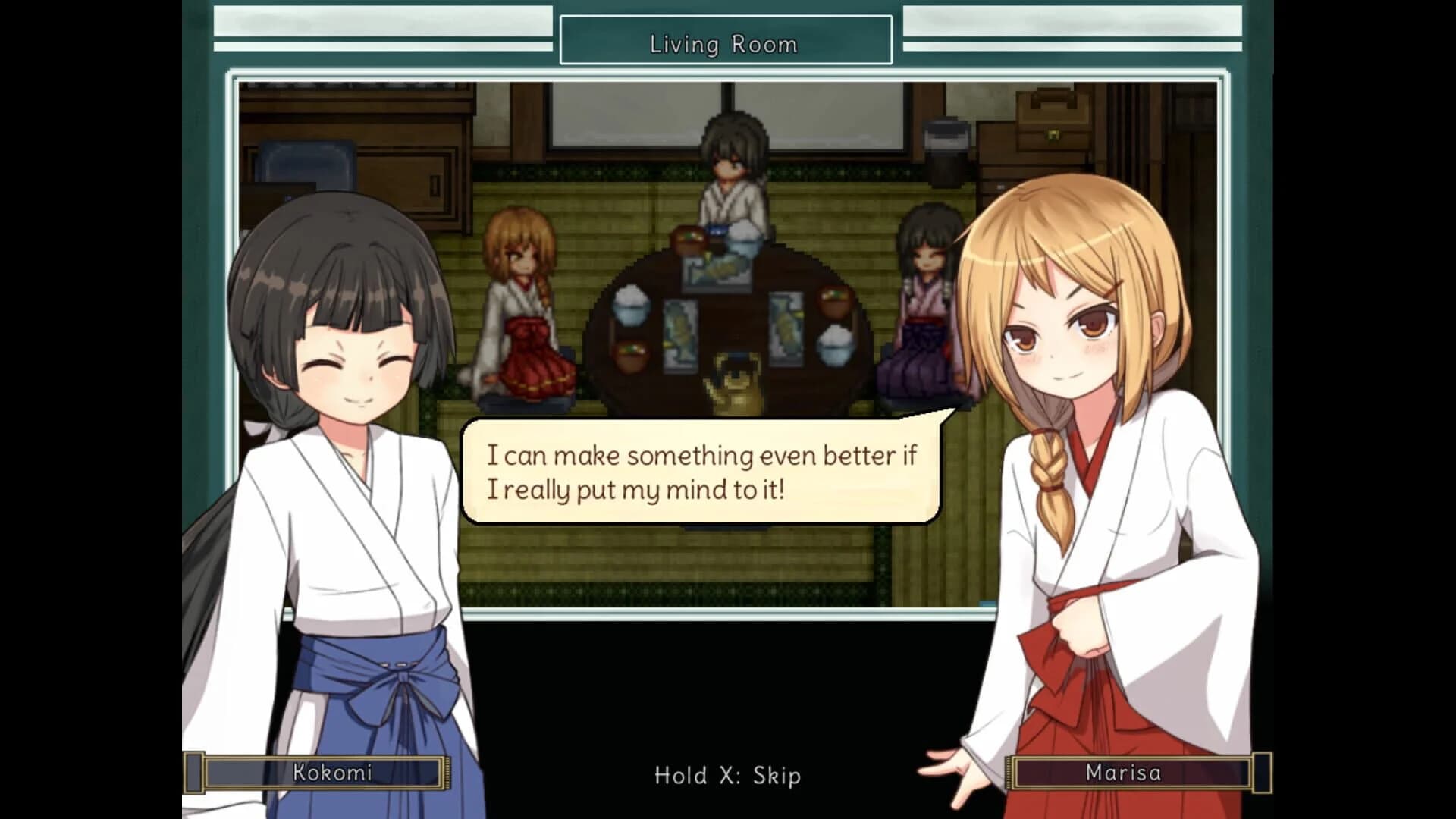This screenshot has height=819, width=1456.
Task: Click the Hold X: Skip prompt
Action: [x=726, y=776]
